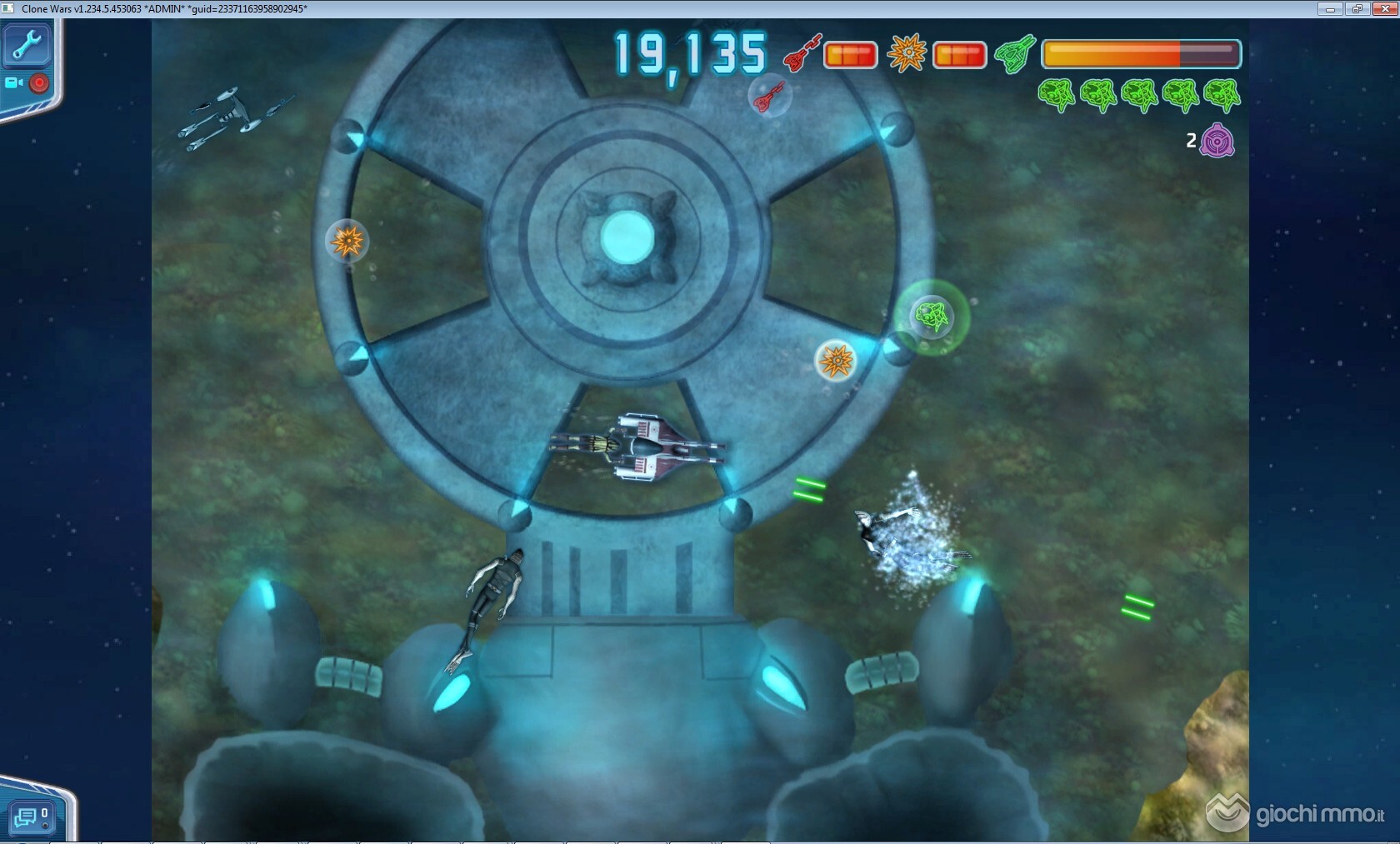
Task: Select the red missile weapon icon
Action: pos(802,54)
